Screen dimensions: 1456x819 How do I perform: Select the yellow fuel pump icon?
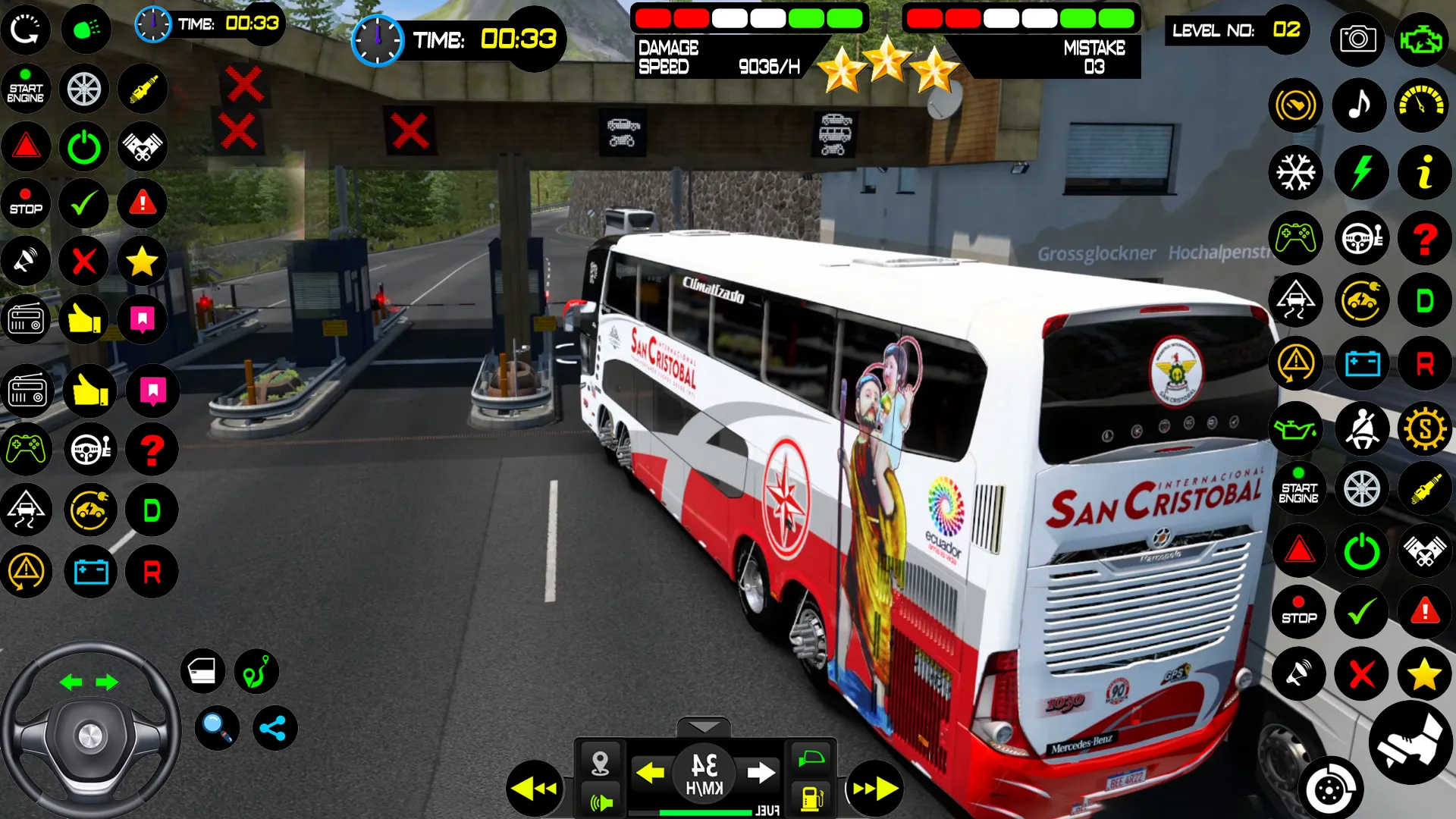tap(811, 799)
